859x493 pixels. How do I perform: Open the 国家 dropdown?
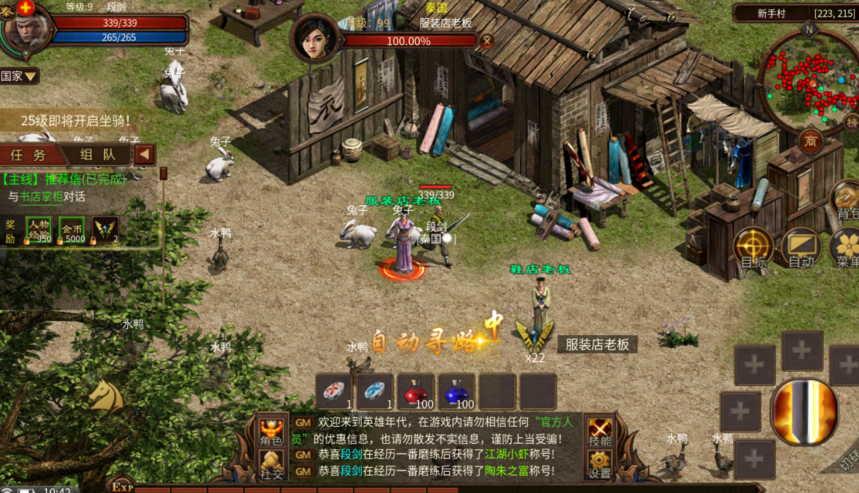click(19, 76)
